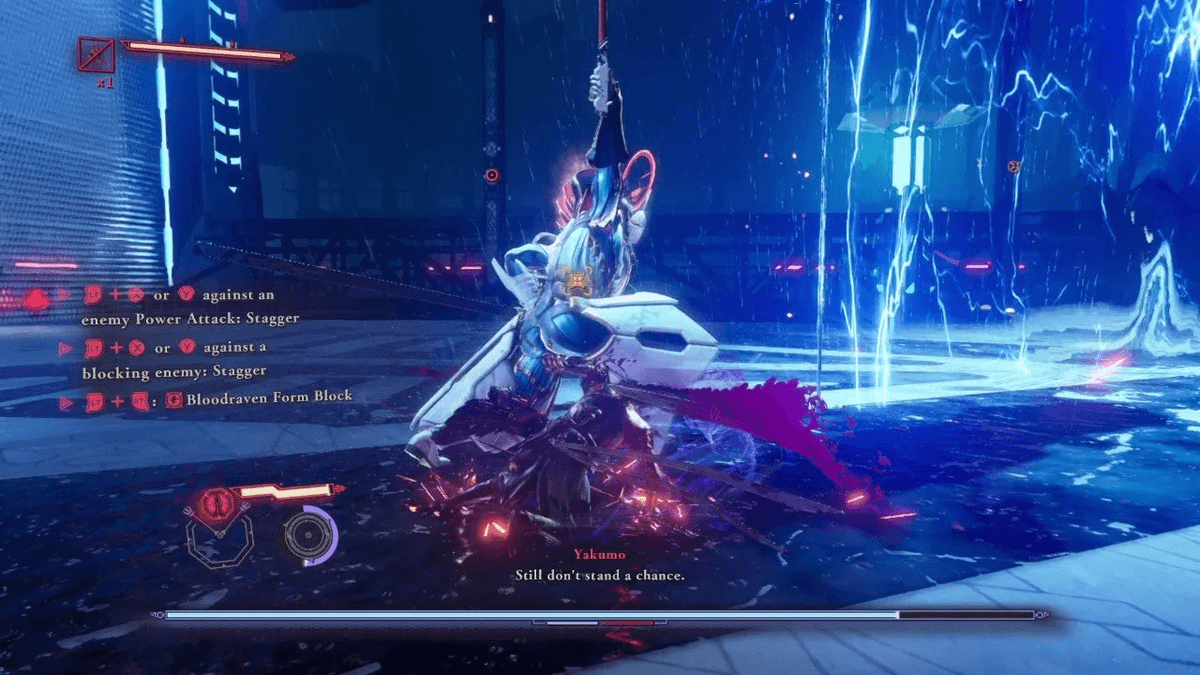Select the crossed-out item slot marked x1
Viewport: 1200px width, 675px height.
[96, 54]
